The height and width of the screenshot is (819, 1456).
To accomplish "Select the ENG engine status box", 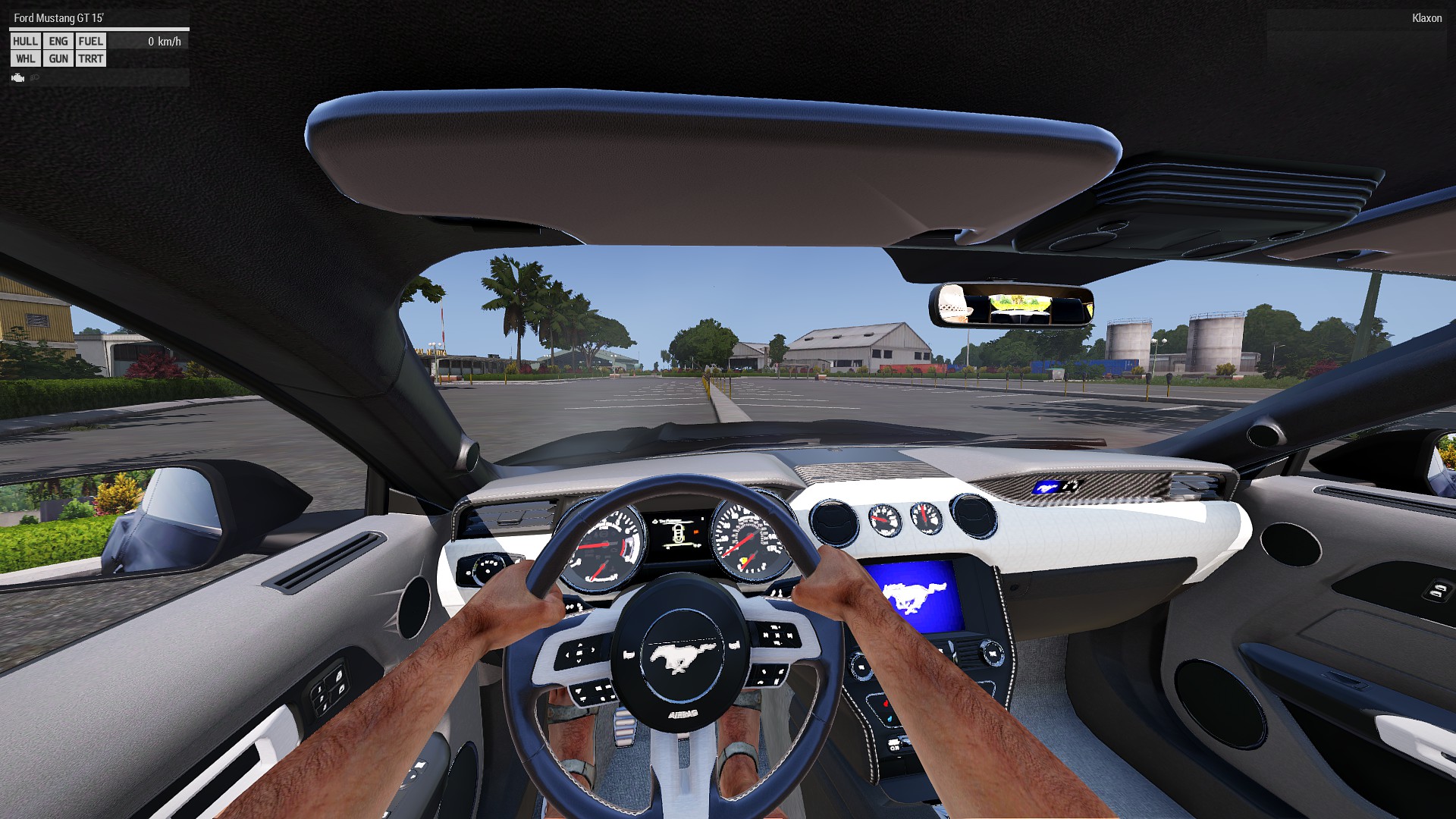I will coord(58,42).
